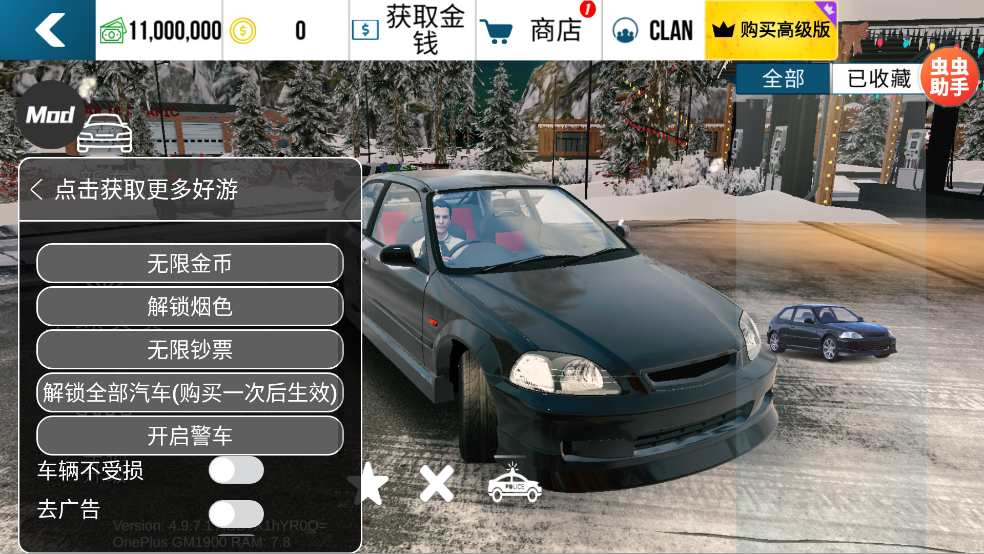Screen dimensions: 984x554
Task: Activate the 无限金币 unlimited coins option
Action: point(190,263)
